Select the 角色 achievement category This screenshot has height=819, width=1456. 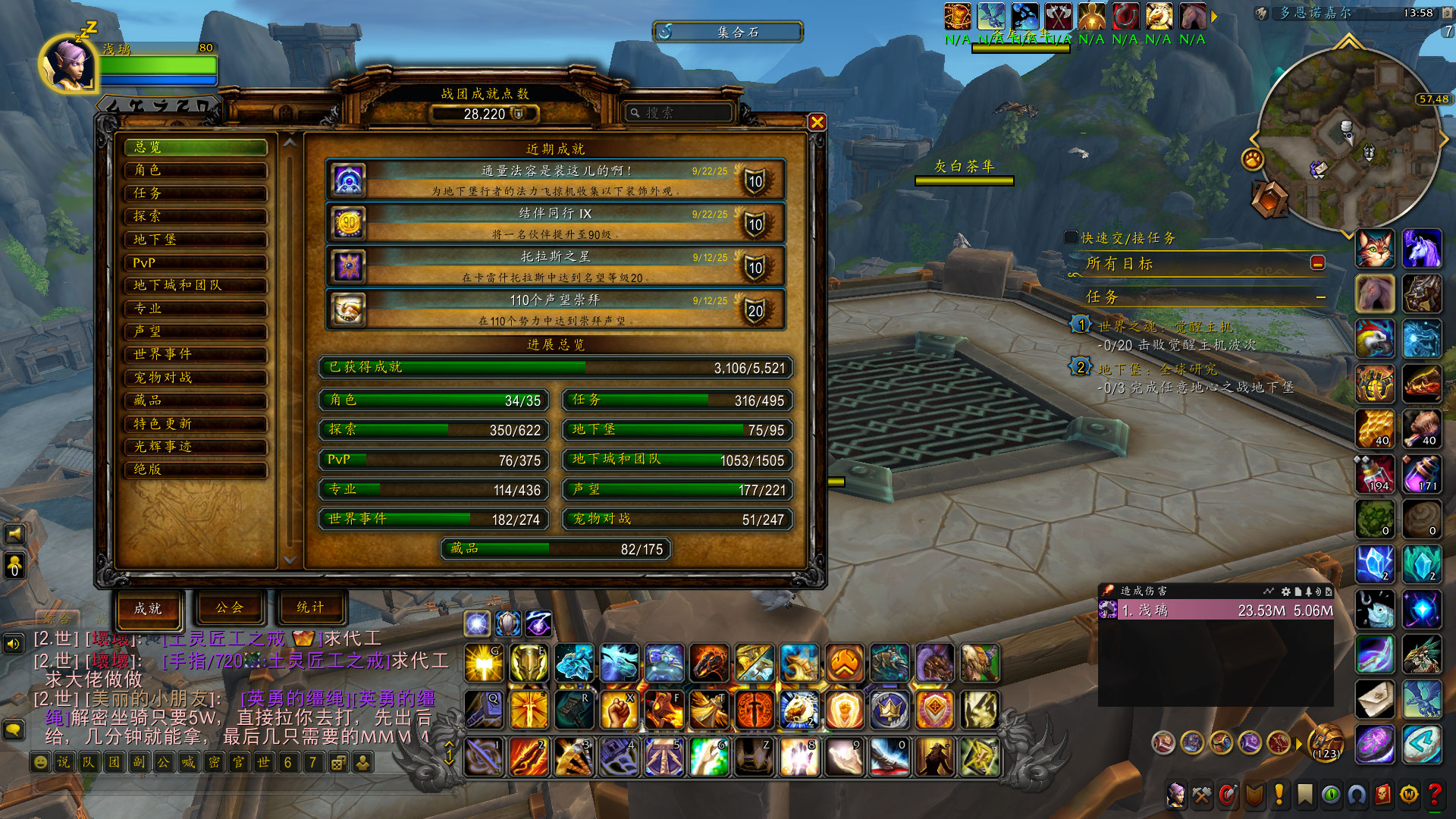pyautogui.click(x=196, y=170)
